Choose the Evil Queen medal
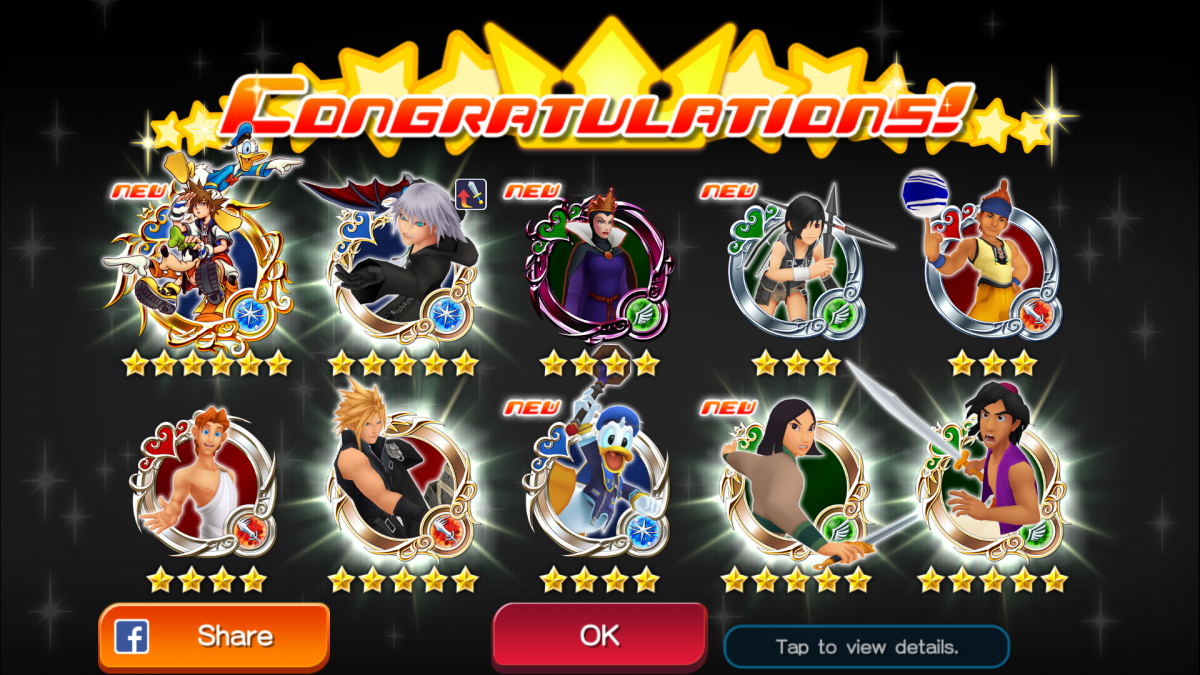1200x675 pixels. (598, 265)
